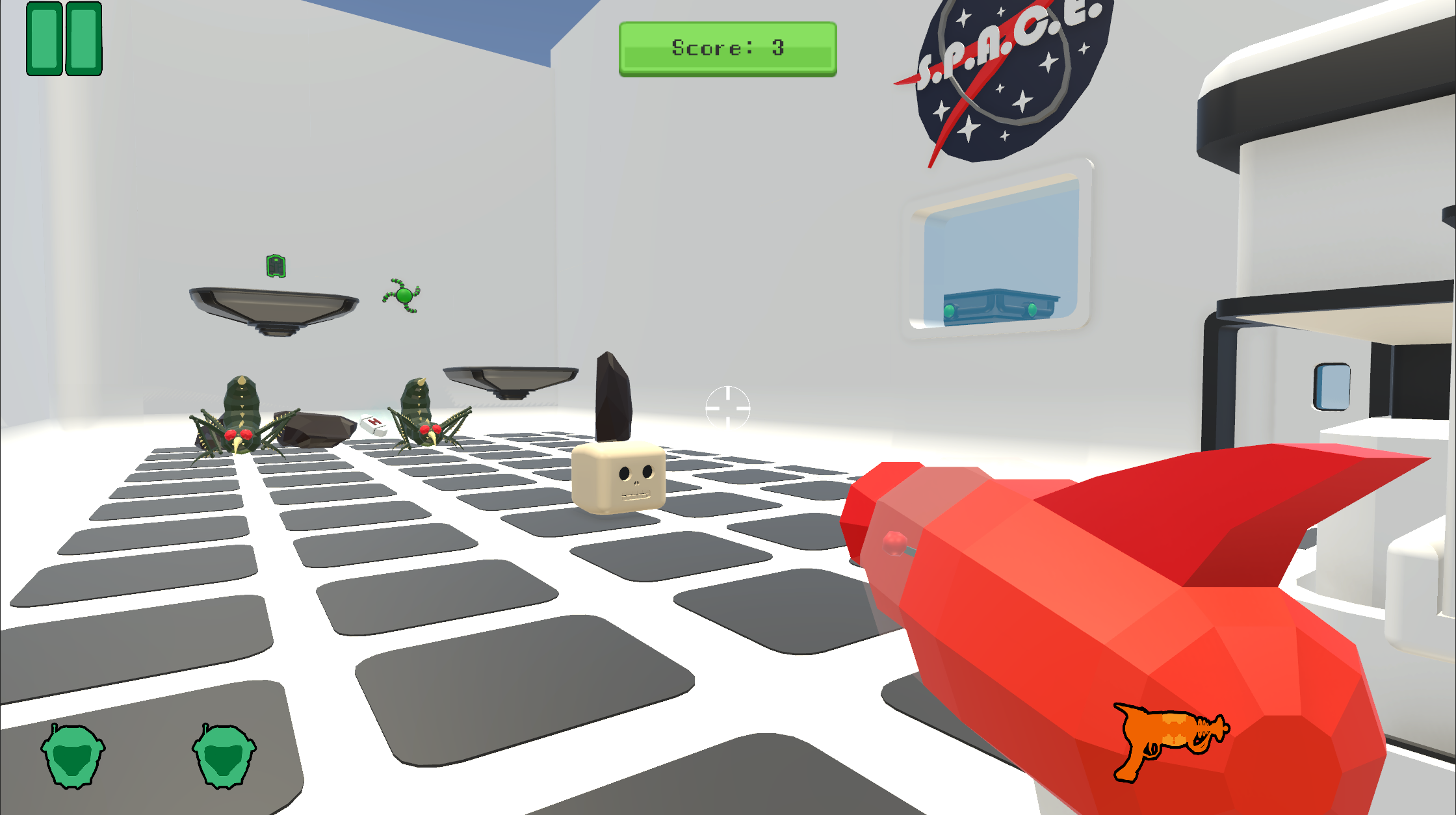Screen dimensions: 1456x815
Task: Click the Score: 3 display
Action: point(728,47)
